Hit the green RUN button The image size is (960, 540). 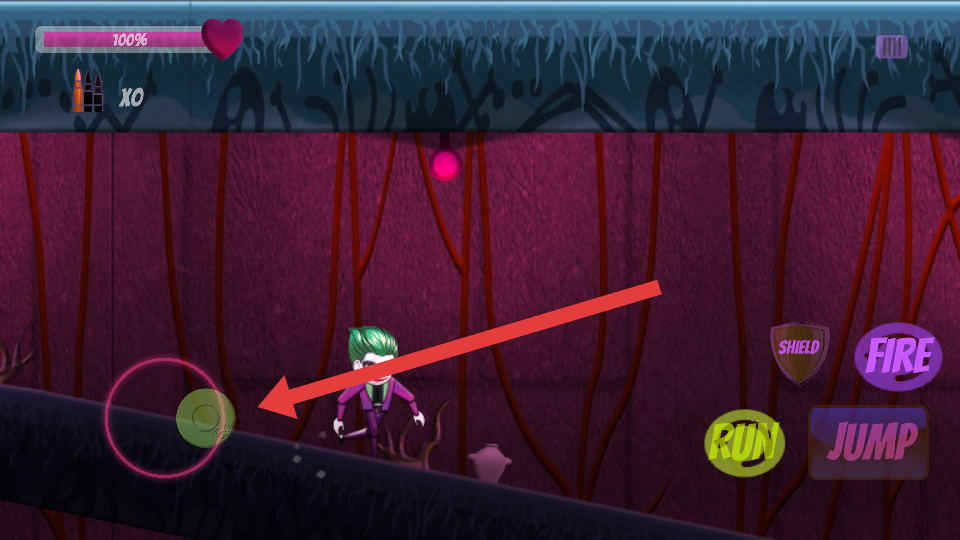point(744,443)
